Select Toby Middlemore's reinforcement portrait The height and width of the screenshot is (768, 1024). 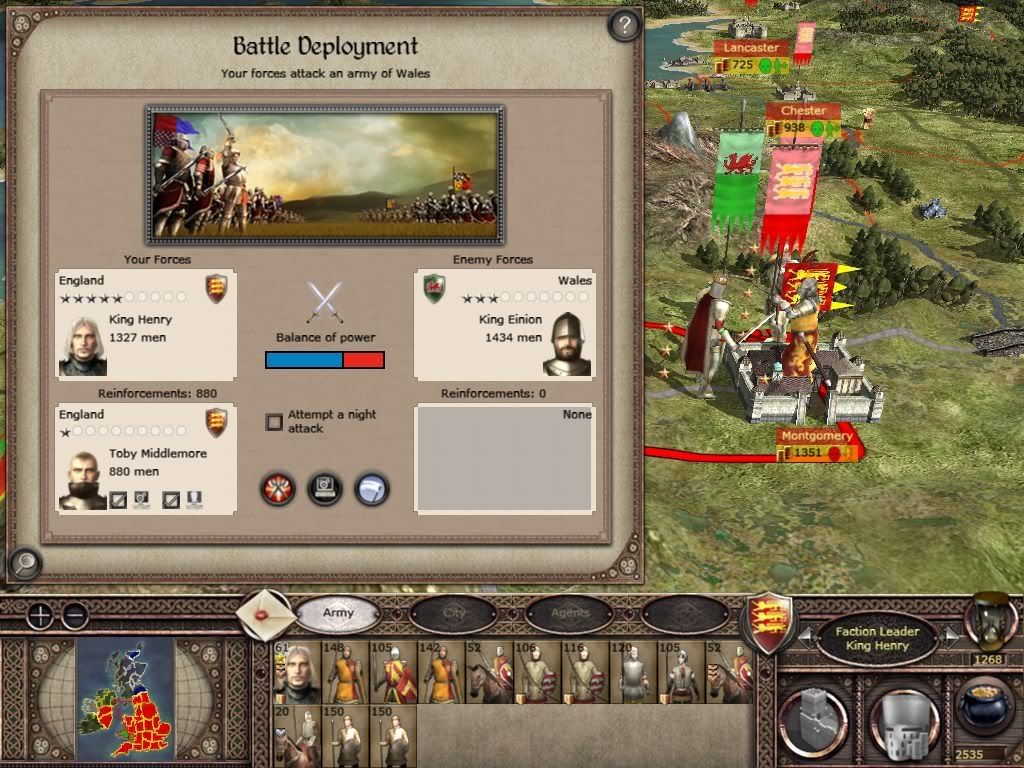[82, 480]
